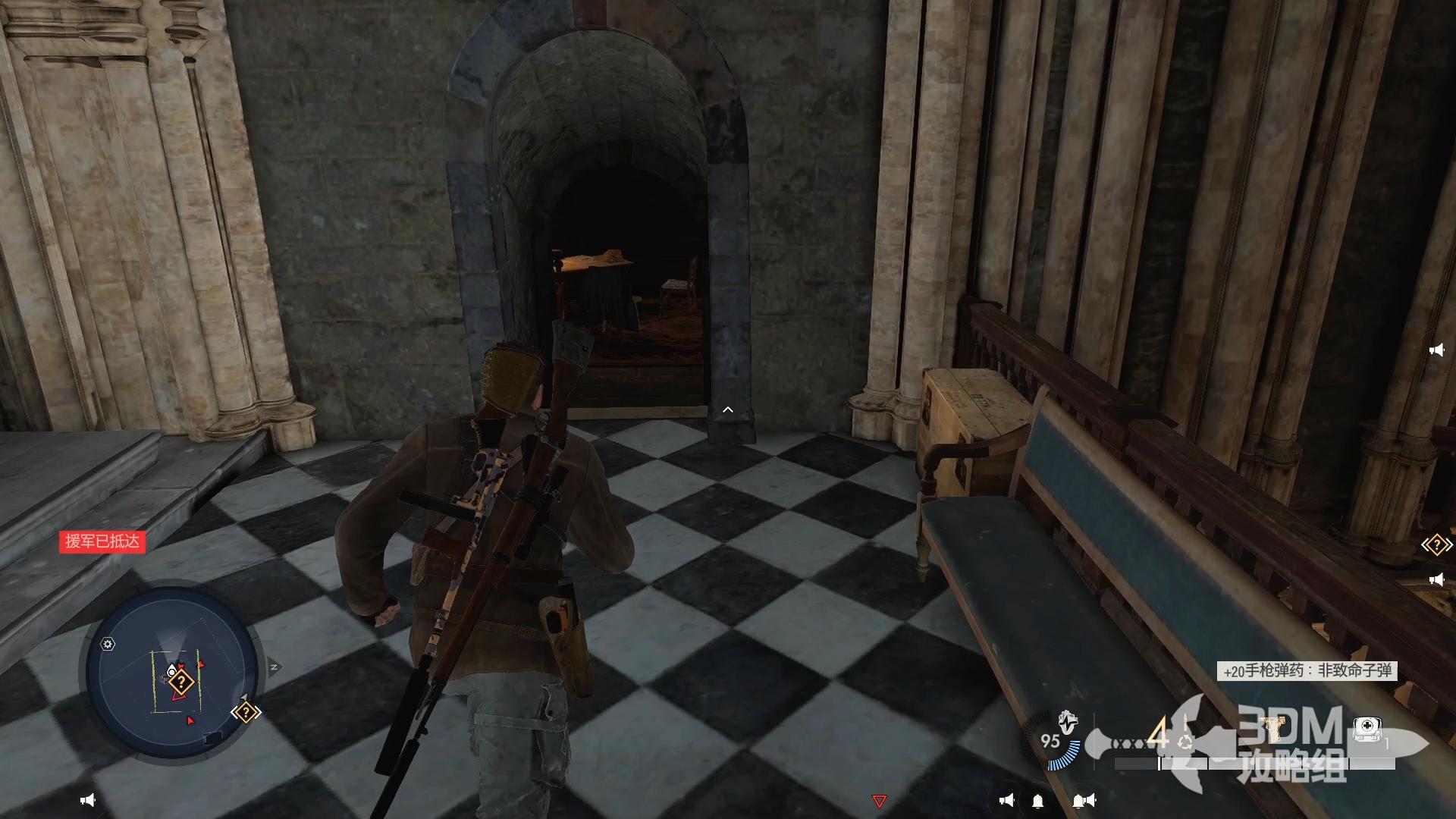Select the medkit item icon
The height and width of the screenshot is (819, 1456).
1367,730
